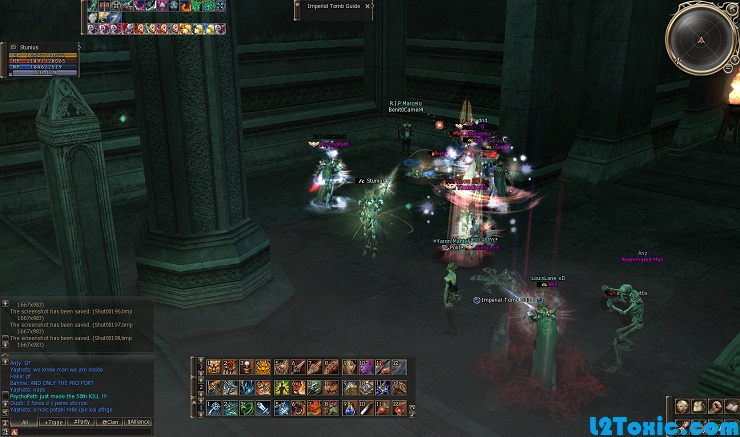Open the inventory bag icon
The image size is (740, 437).
[x=699, y=406]
